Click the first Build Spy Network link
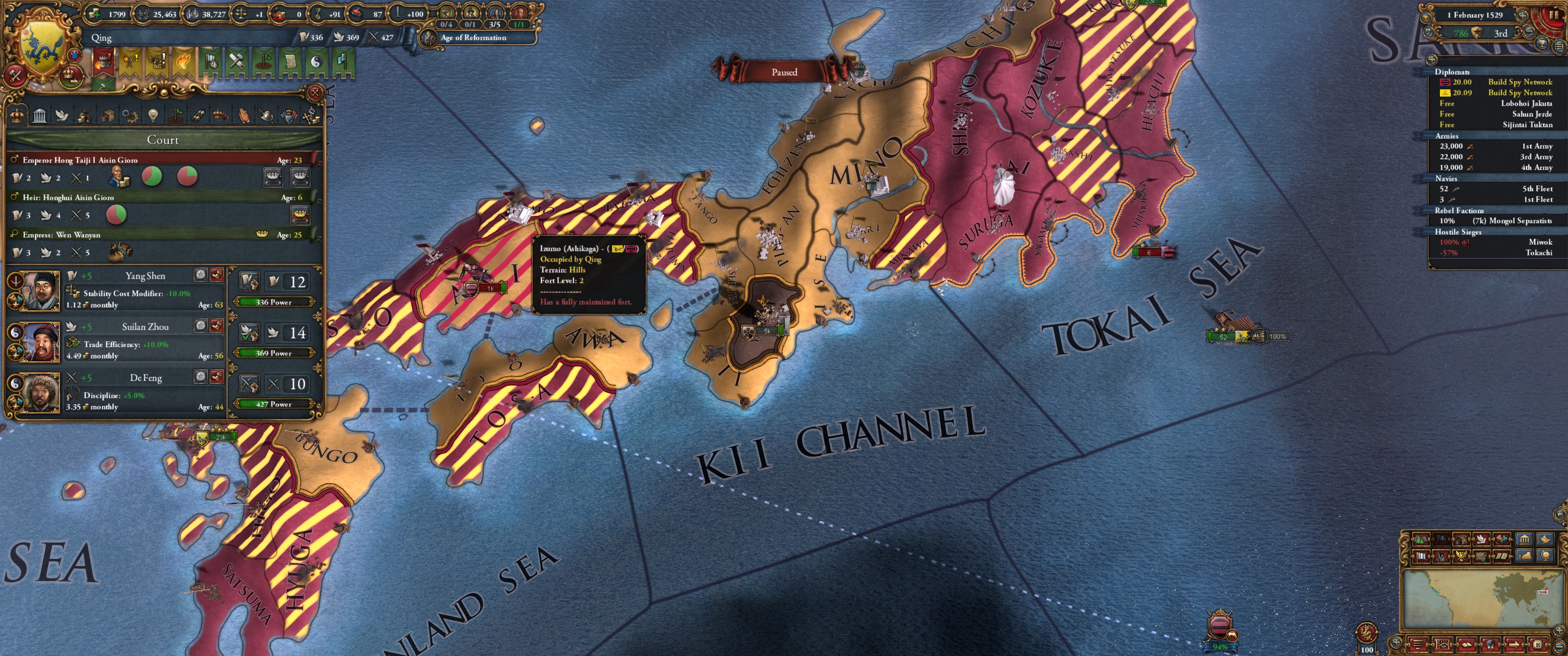The width and height of the screenshot is (1568, 656). coord(1520,82)
